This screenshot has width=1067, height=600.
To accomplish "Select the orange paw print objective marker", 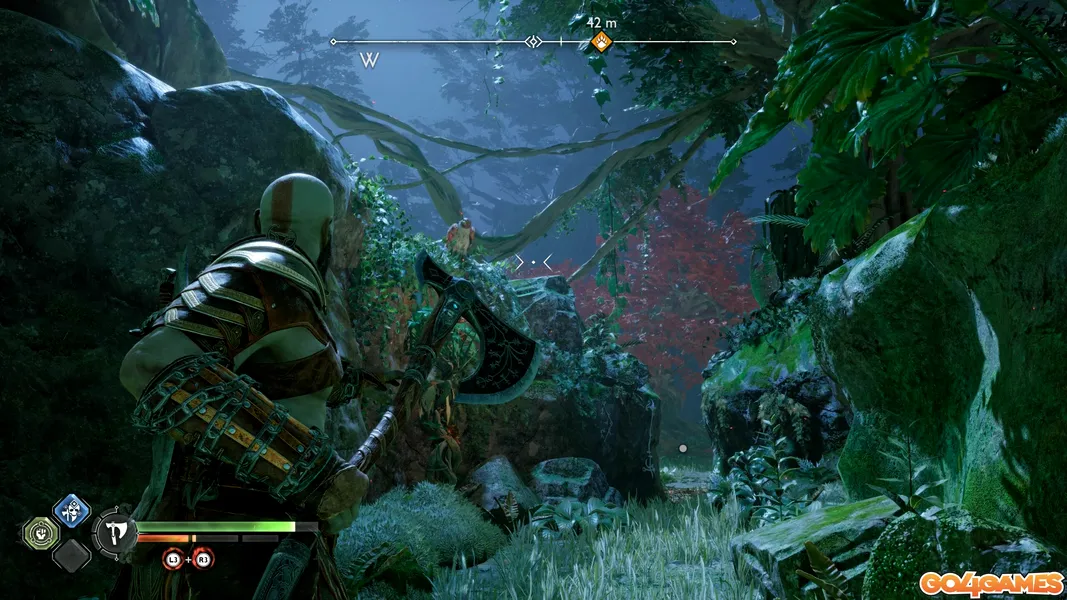I will click(x=600, y=42).
